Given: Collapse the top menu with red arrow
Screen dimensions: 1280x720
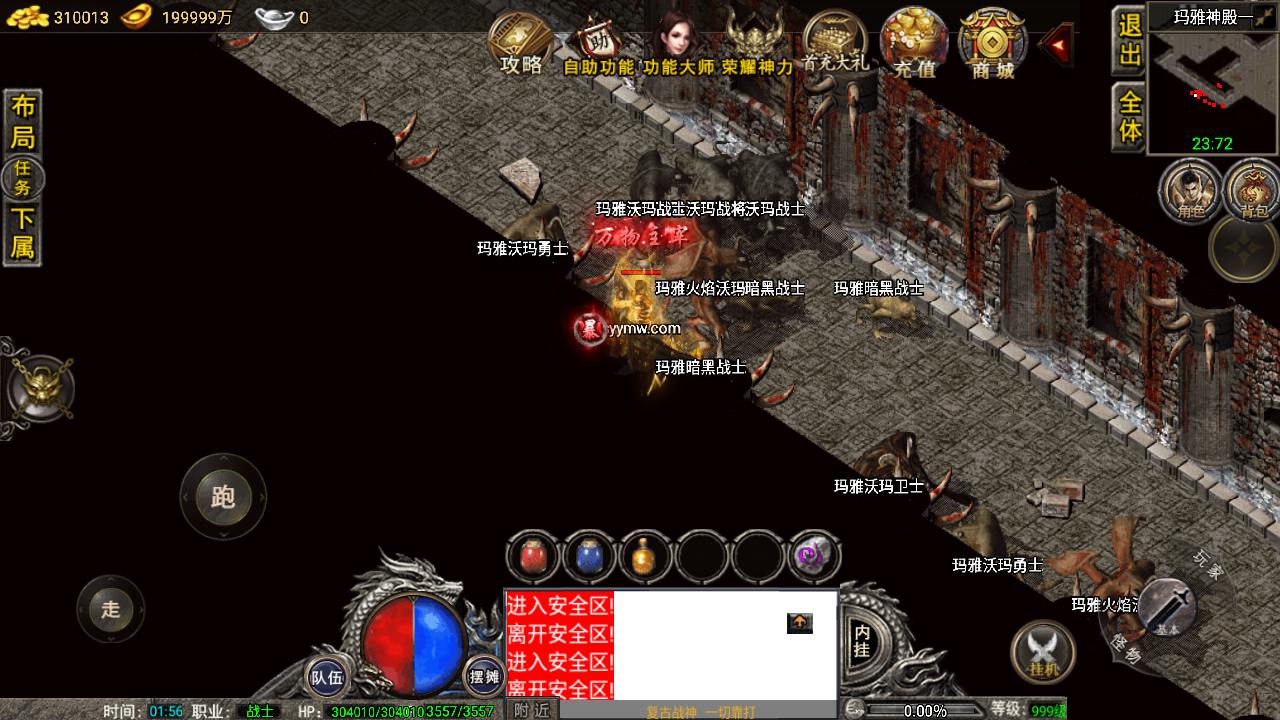Looking at the screenshot, I should [1057, 44].
